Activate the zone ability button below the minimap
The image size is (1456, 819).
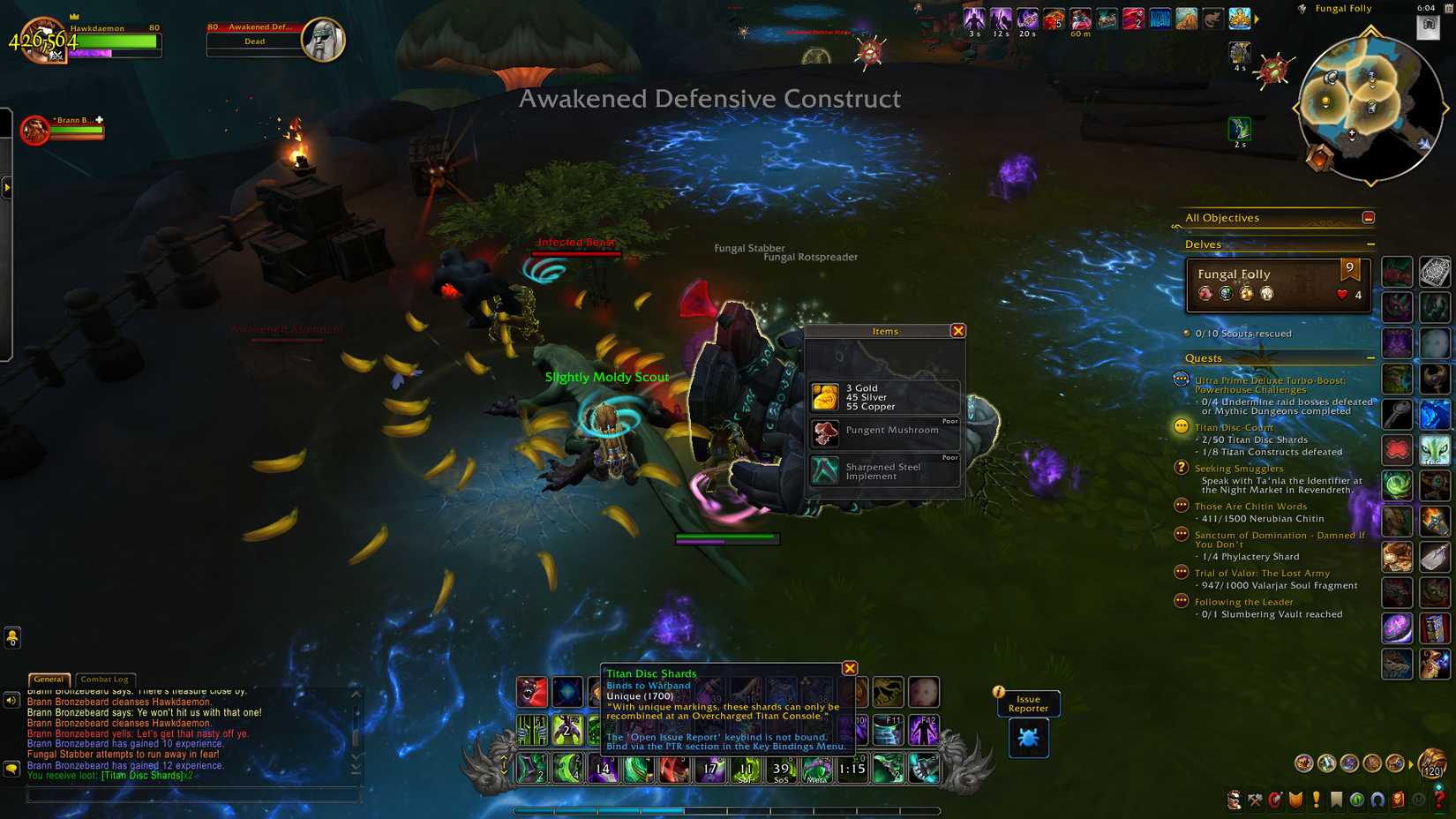(1241, 130)
